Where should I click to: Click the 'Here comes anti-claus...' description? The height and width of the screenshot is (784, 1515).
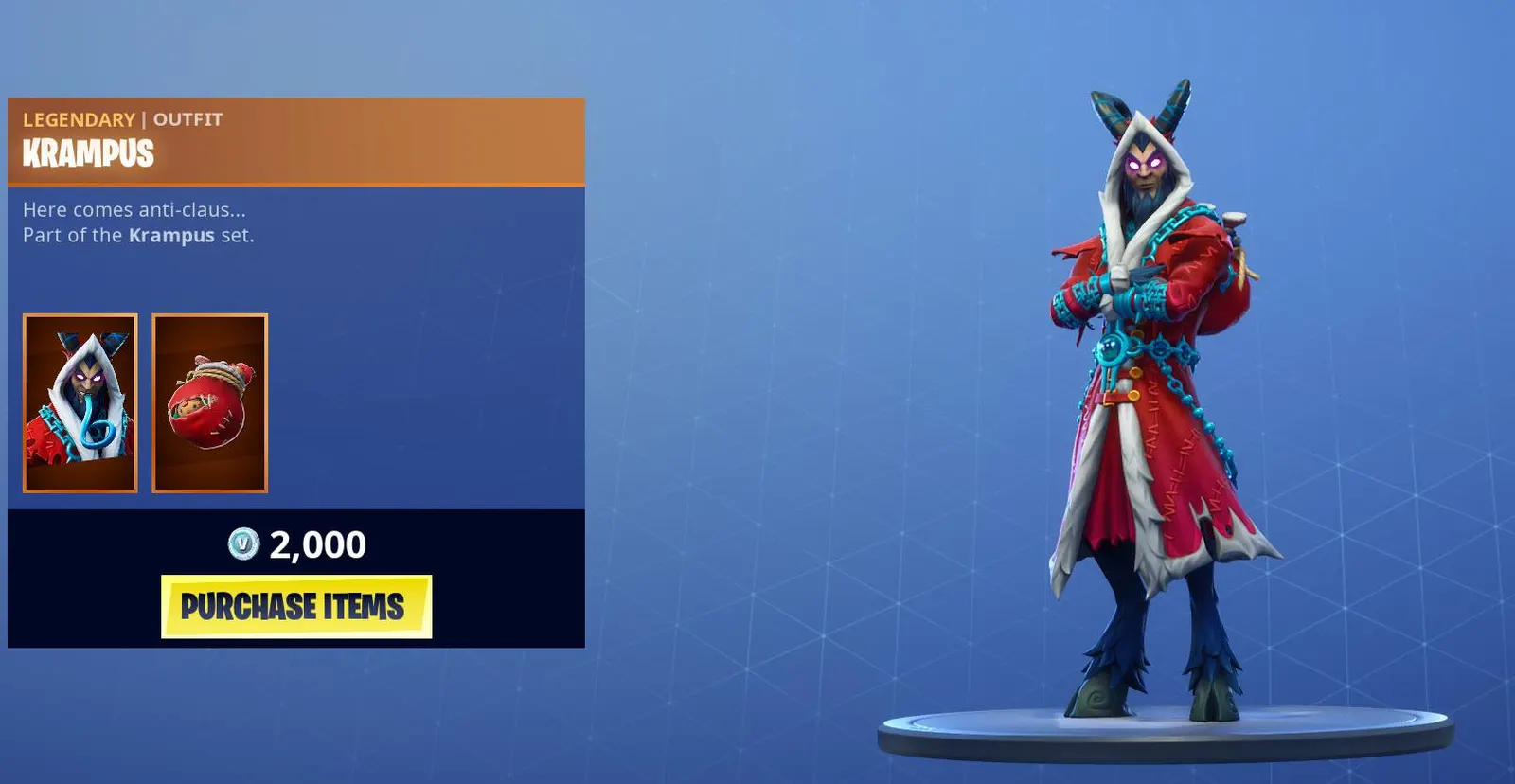(x=133, y=210)
